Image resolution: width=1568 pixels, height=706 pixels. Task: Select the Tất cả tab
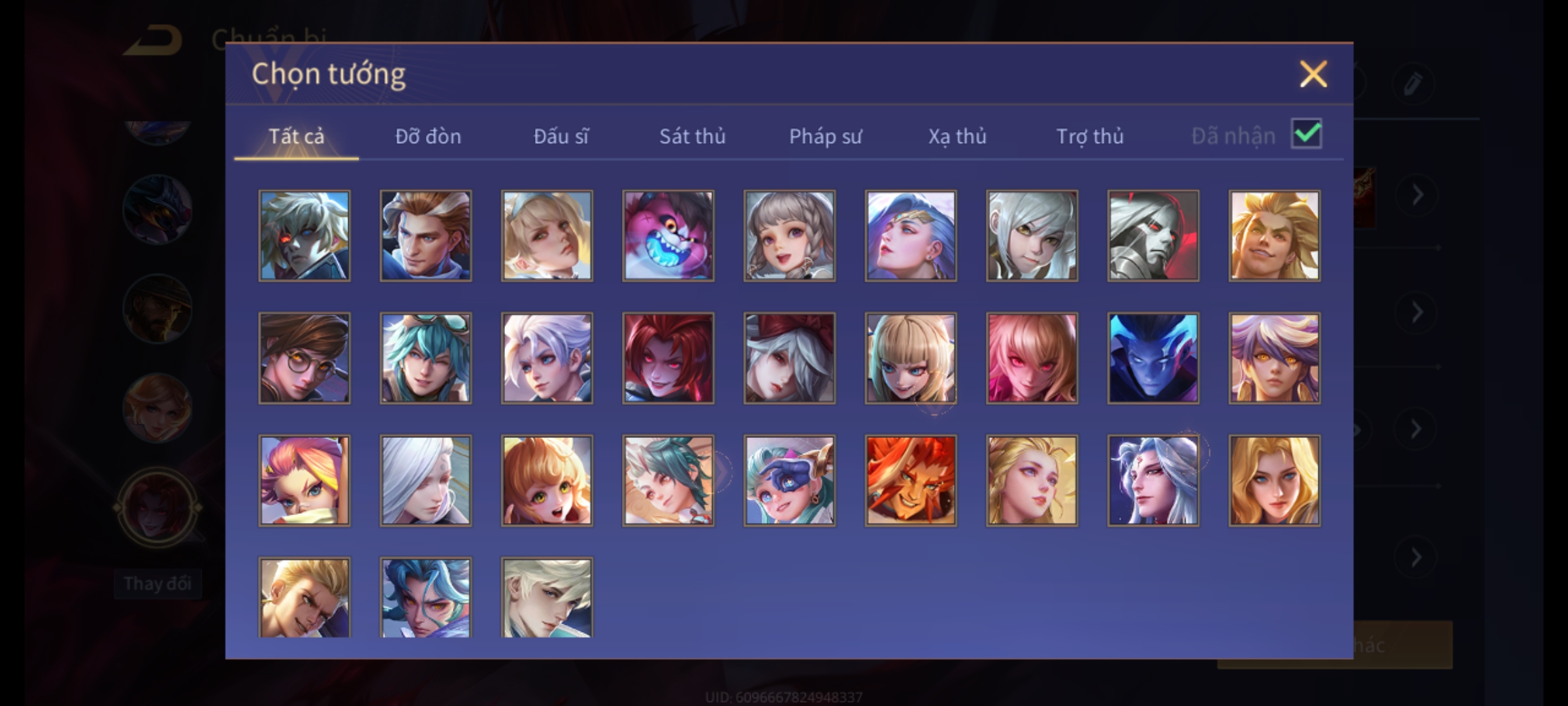pos(296,136)
